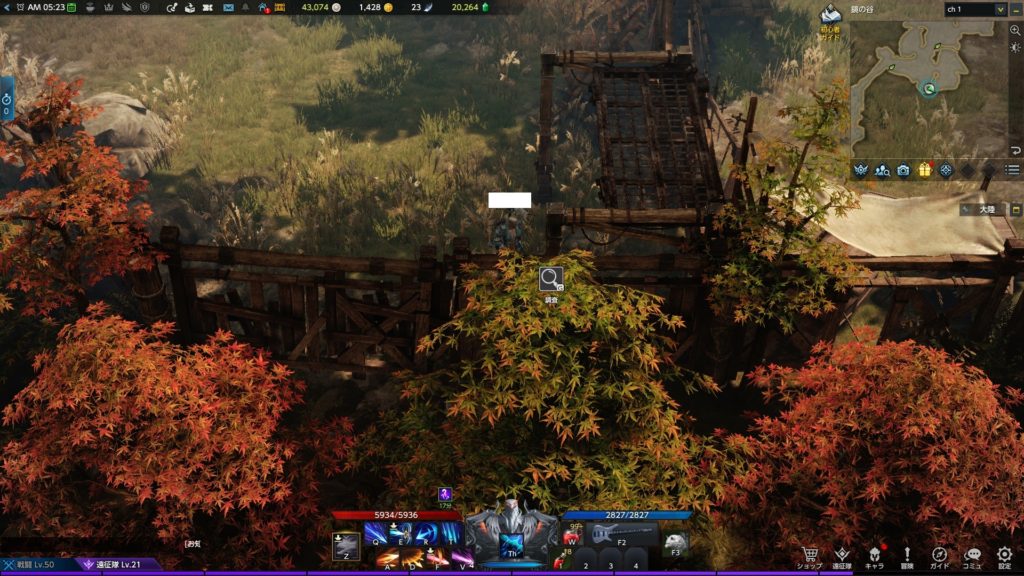Open the 設定 (Settings) gear menu
This screenshot has width=1024, height=576.
(1004, 556)
